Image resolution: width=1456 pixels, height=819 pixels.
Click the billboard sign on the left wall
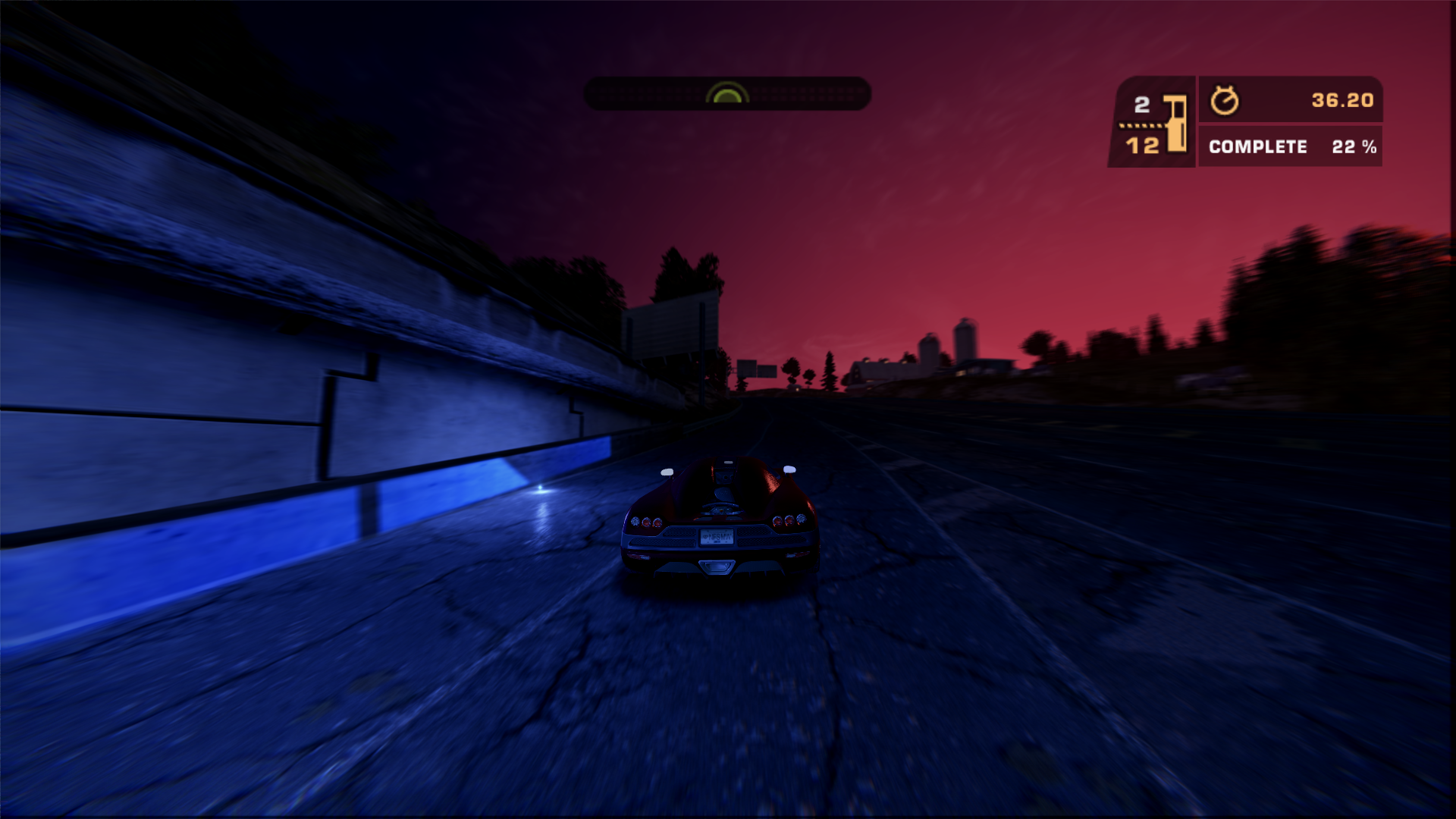coord(672,325)
